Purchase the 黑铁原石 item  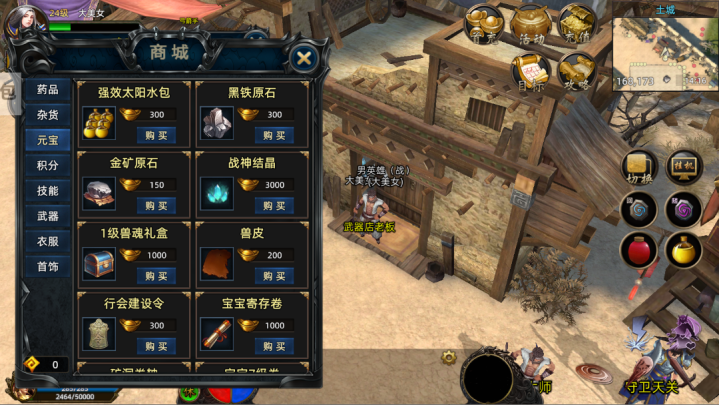tap(274, 135)
